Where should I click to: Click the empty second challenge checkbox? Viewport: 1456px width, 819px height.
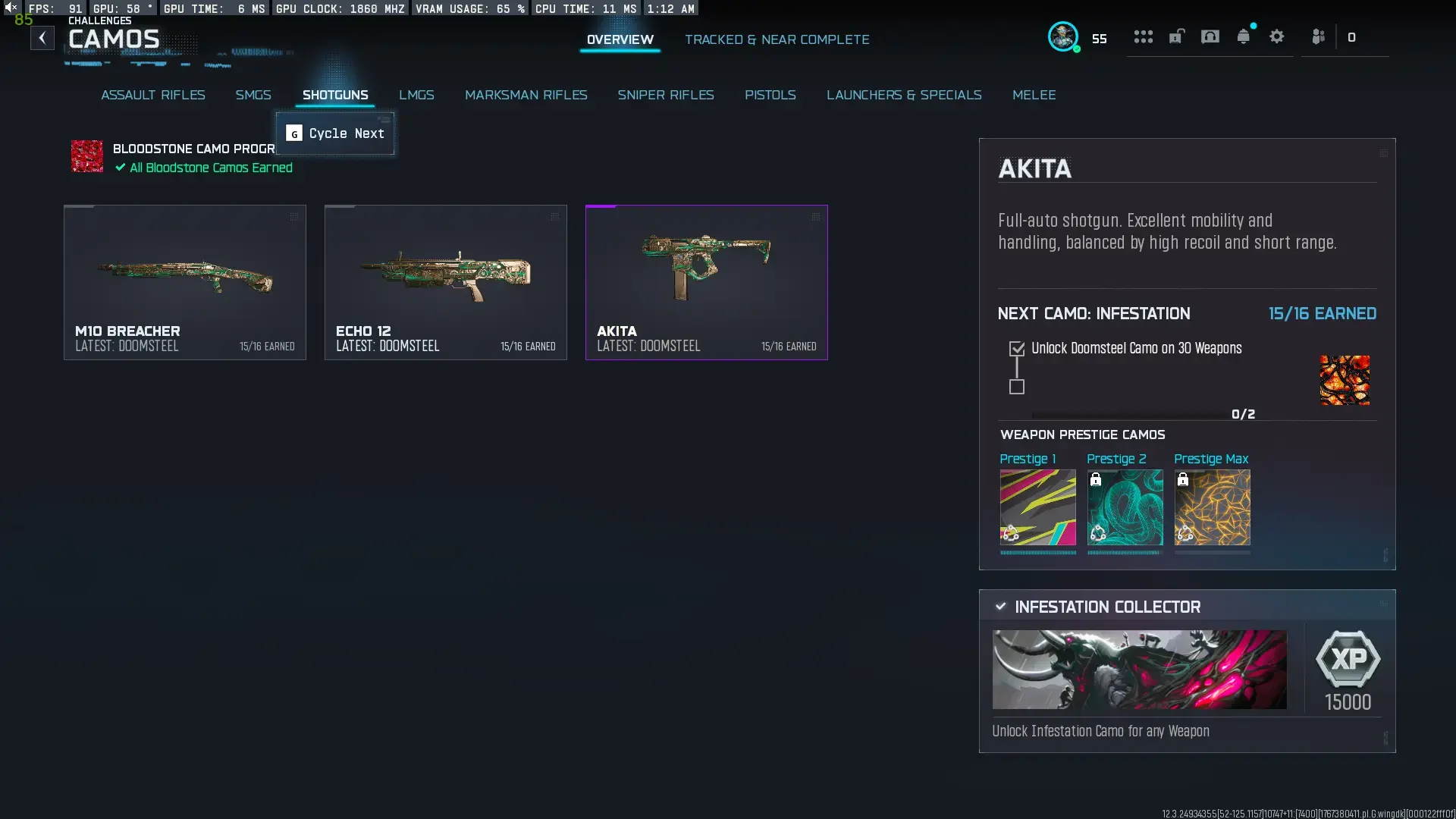tap(1016, 388)
